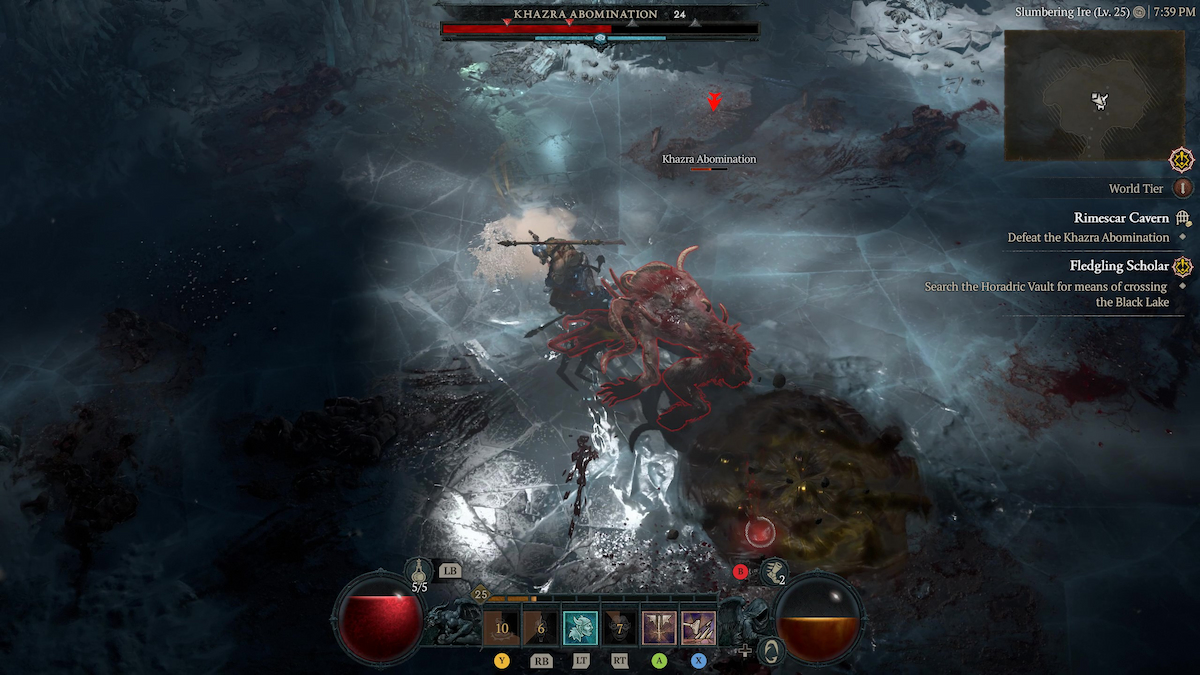
Task: Activate the spiked weapon skill
Action: click(x=698, y=628)
